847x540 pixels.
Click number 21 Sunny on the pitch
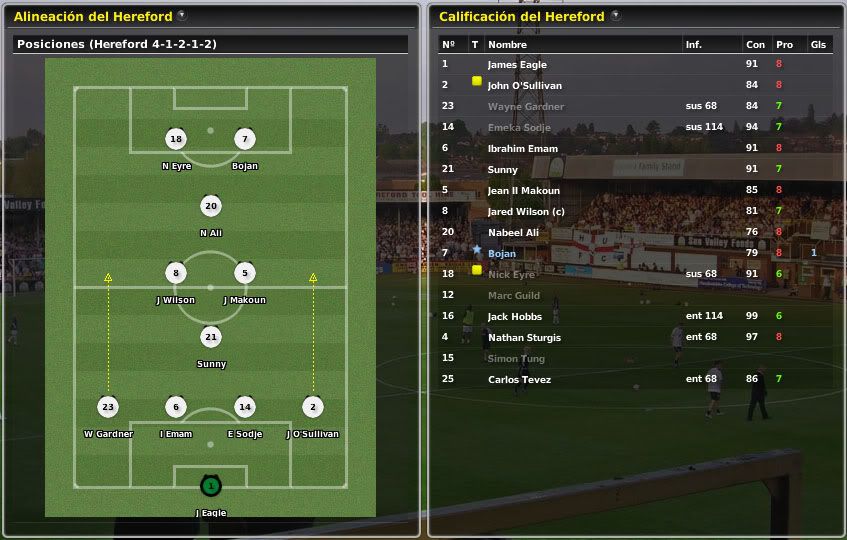(210, 338)
